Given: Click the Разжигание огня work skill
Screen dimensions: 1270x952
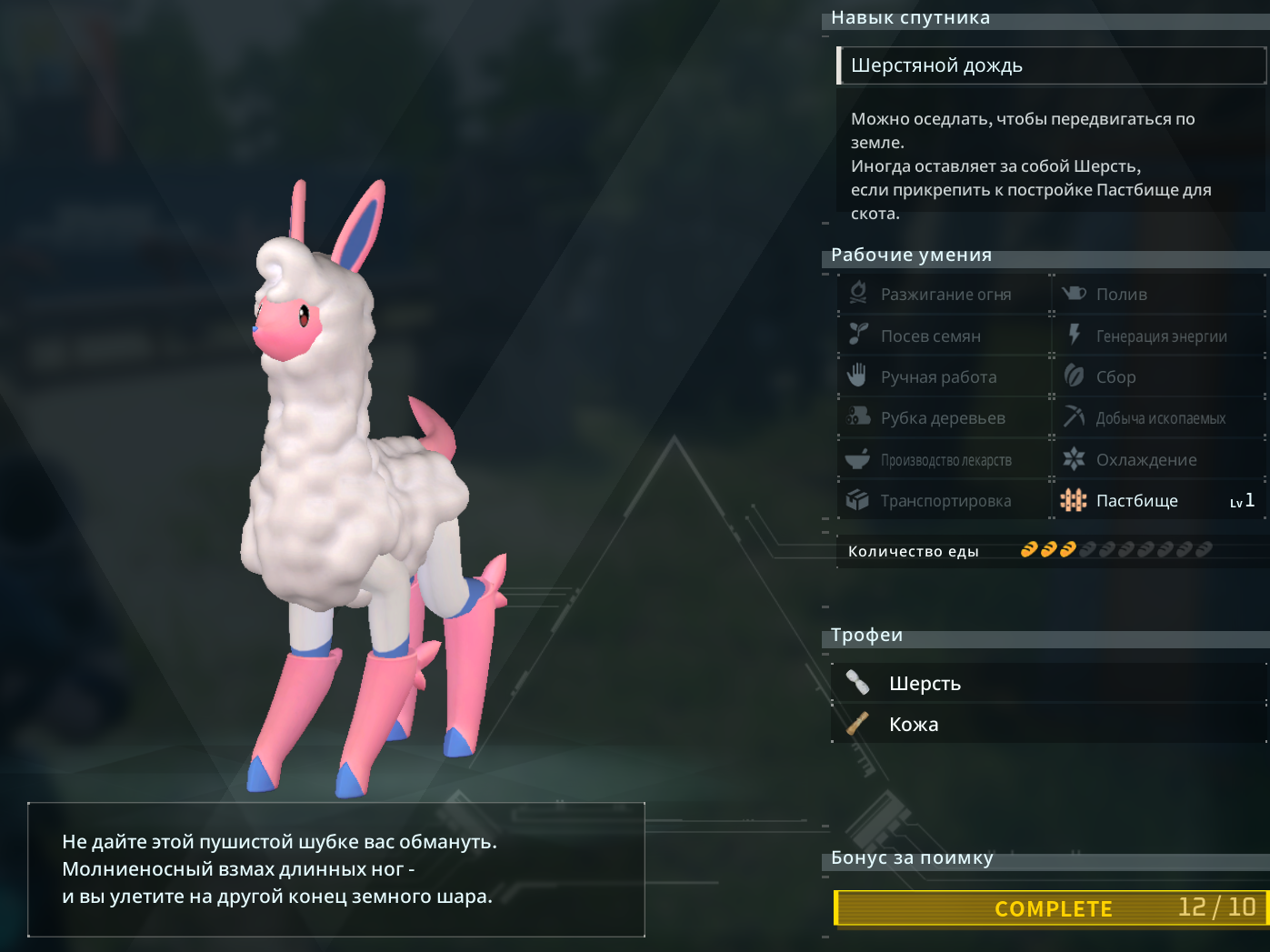Looking at the screenshot, I should [944, 295].
